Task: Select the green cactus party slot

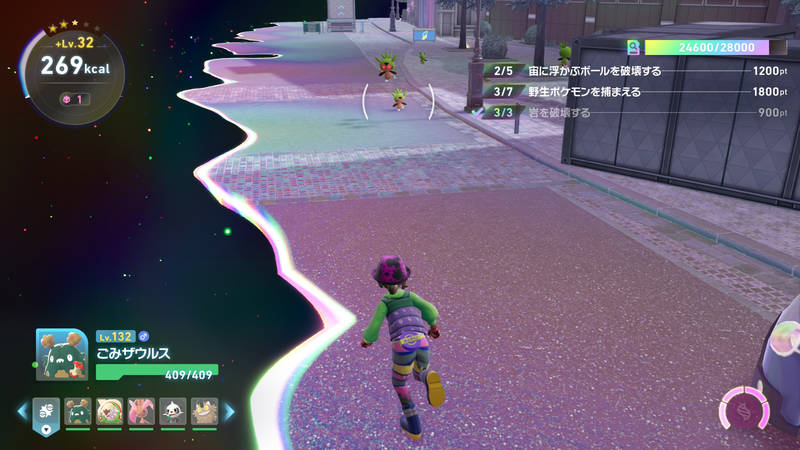Action: click(77, 410)
